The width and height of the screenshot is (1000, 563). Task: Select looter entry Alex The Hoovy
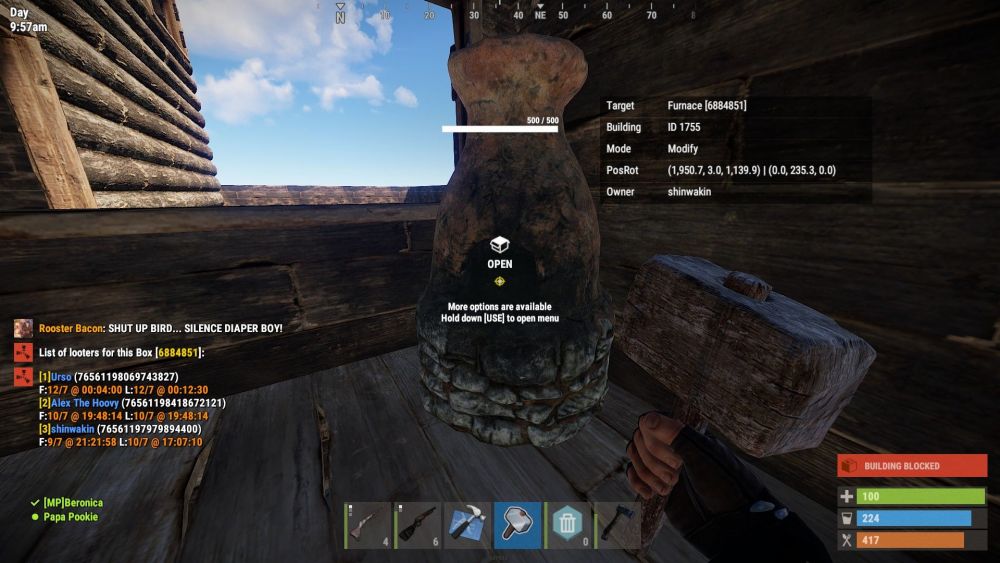pos(131,403)
